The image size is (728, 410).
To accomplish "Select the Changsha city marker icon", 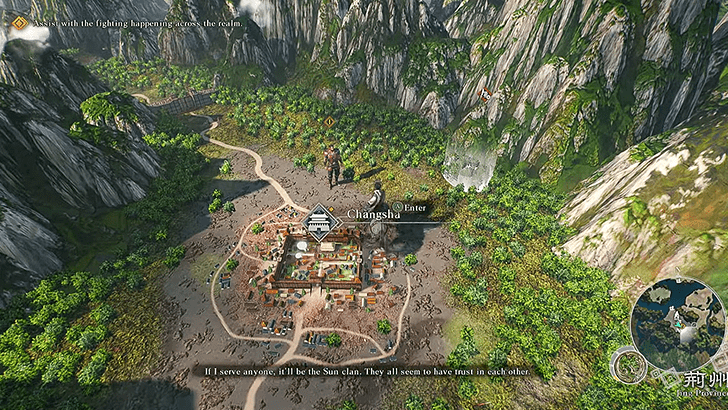I will click(318, 222).
